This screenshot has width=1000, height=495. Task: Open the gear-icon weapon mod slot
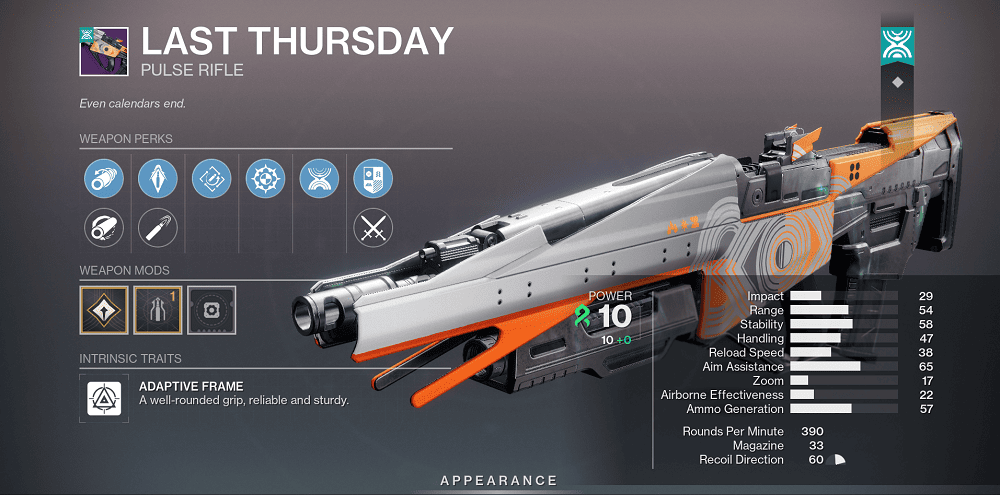click(x=211, y=310)
